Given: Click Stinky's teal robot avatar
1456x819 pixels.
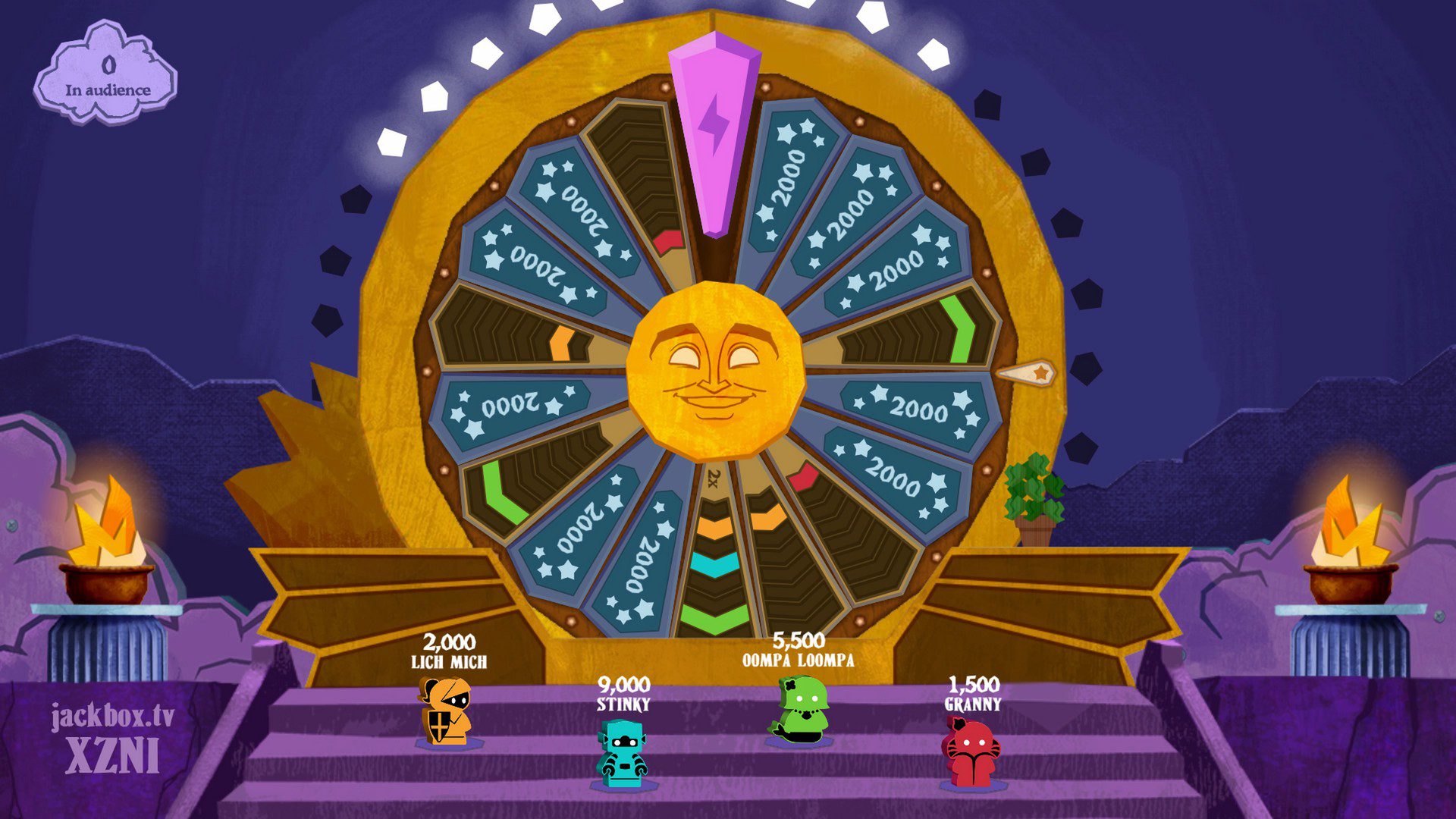Looking at the screenshot, I should pyautogui.click(x=626, y=751).
